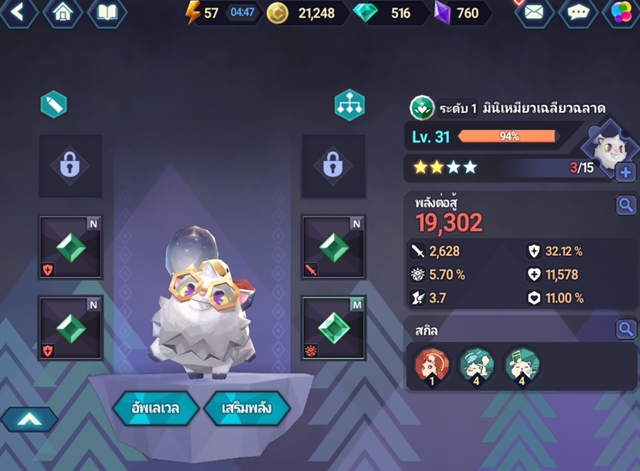The width and height of the screenshot is (640, 471).
Task: Open the hierarchy tree icon
Action: point(349,105)
